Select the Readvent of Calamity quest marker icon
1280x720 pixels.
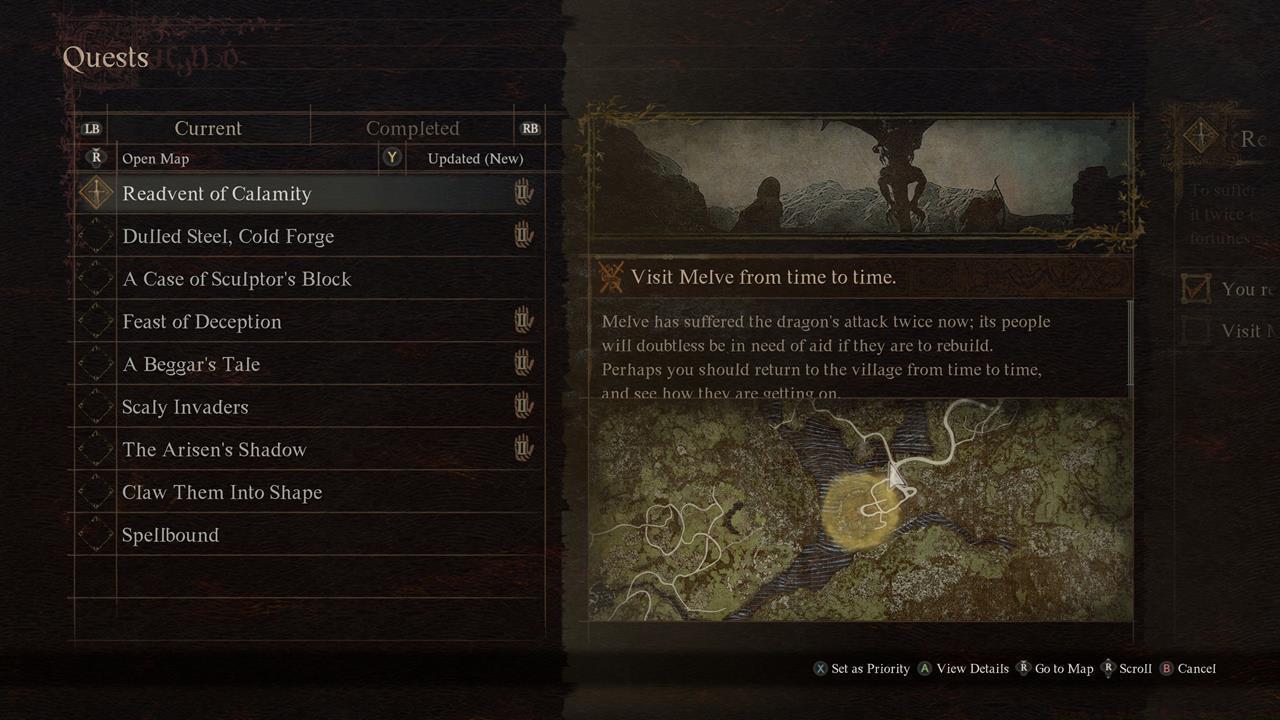96,192
